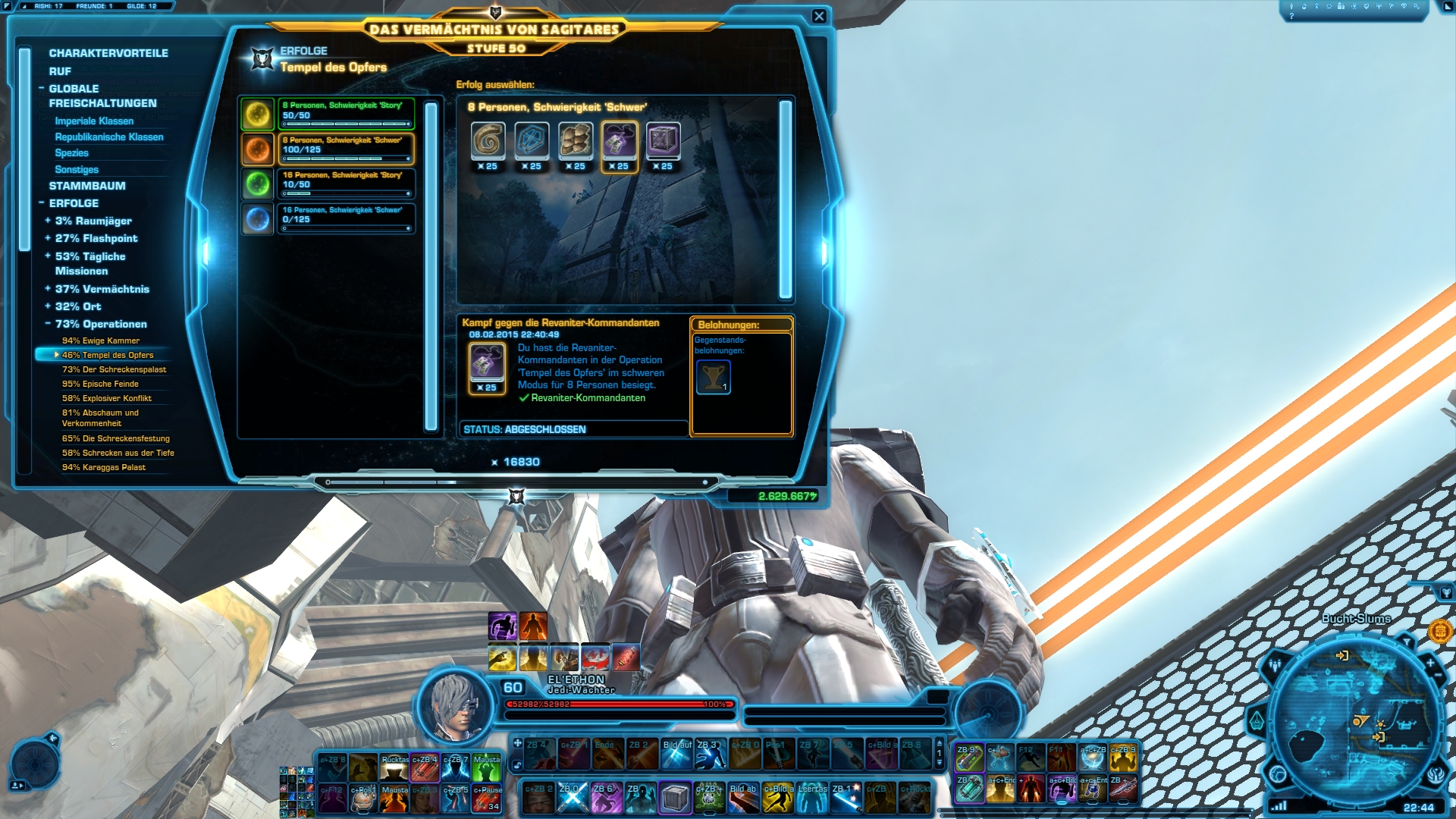
Task: Select the purple cube achievement icon
Action: coord(663,140)
